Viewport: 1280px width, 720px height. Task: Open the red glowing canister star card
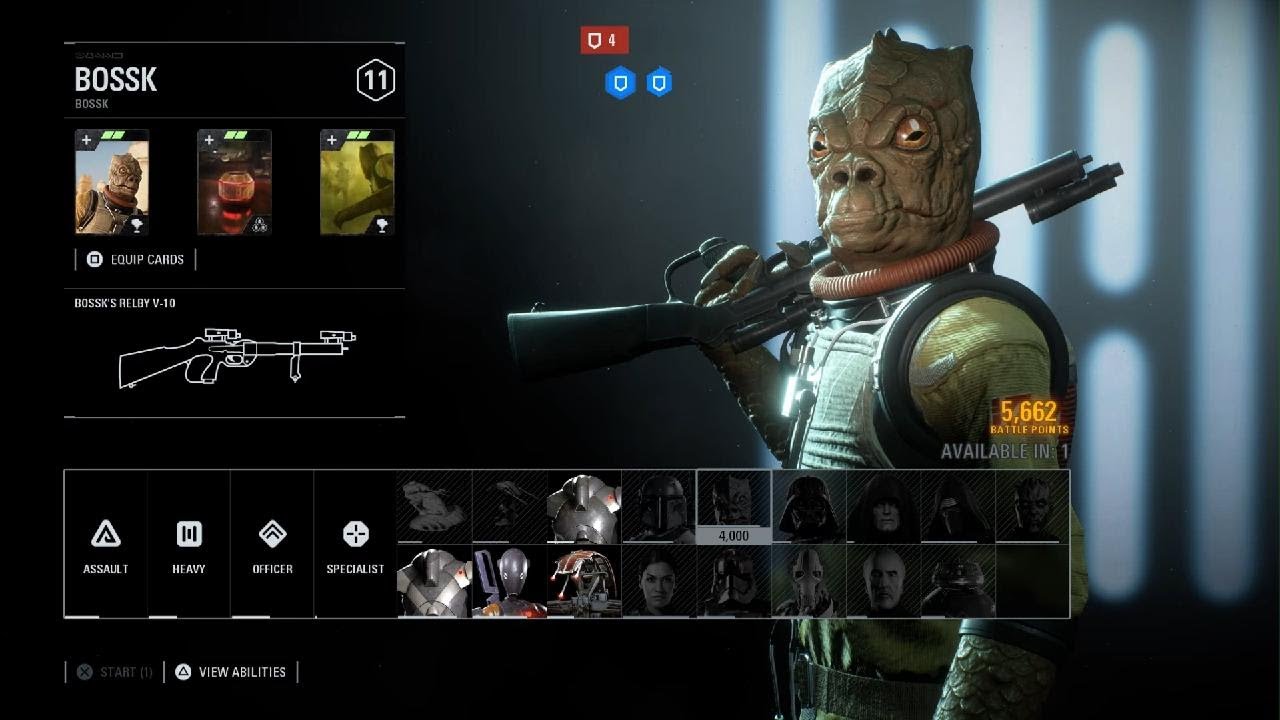234,183
